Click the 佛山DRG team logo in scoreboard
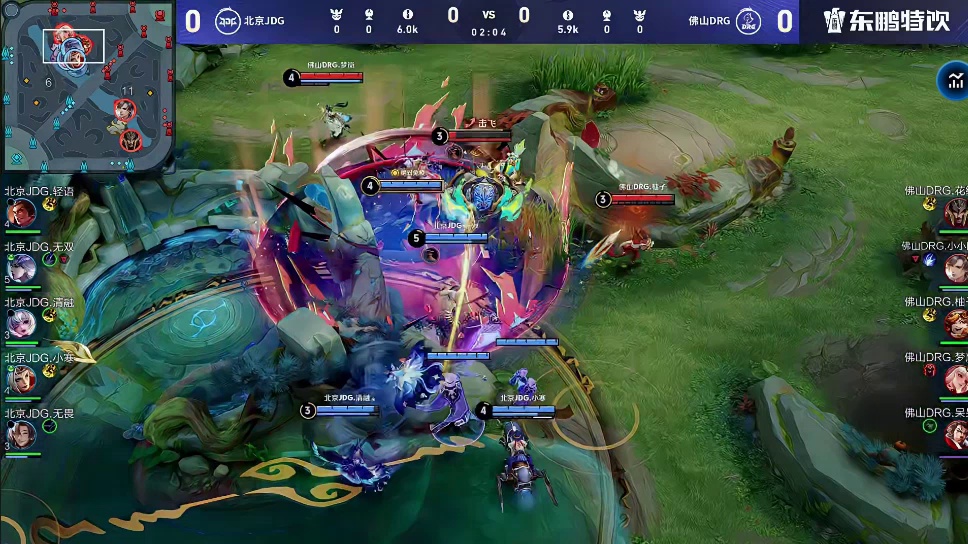 [x=746, y=21]
